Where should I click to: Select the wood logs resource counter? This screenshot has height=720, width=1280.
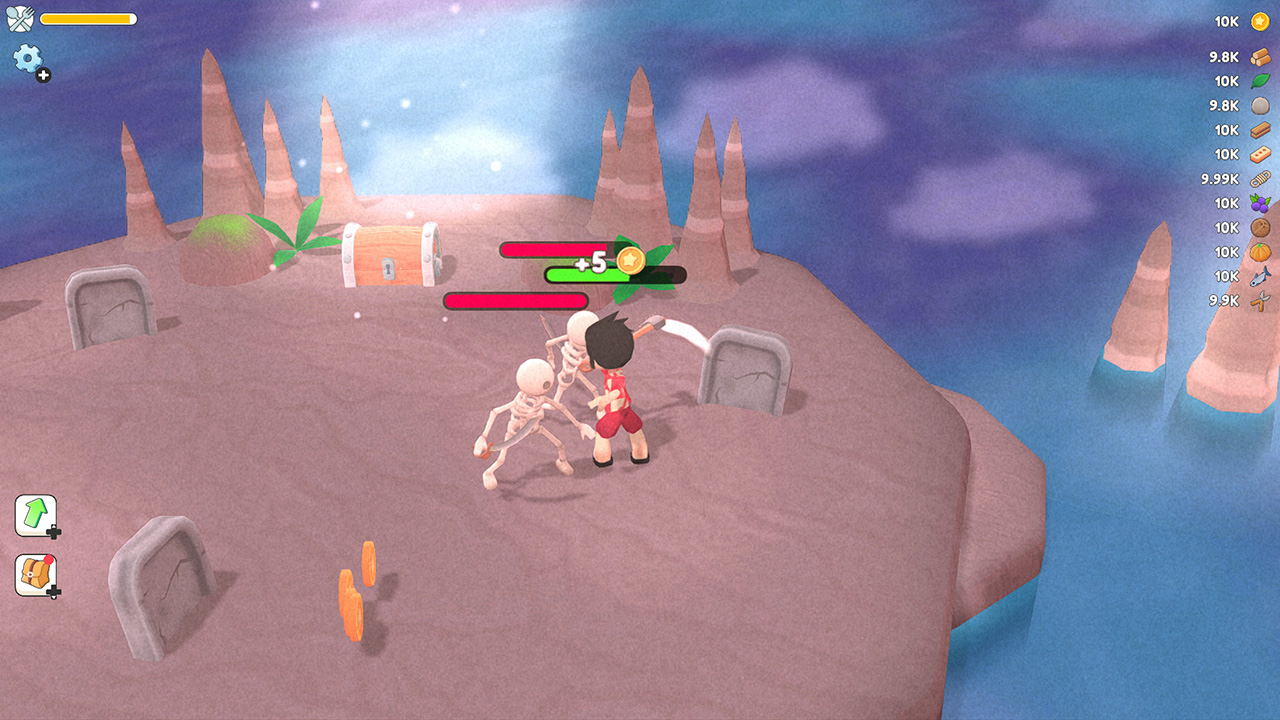coord(1258,56)
